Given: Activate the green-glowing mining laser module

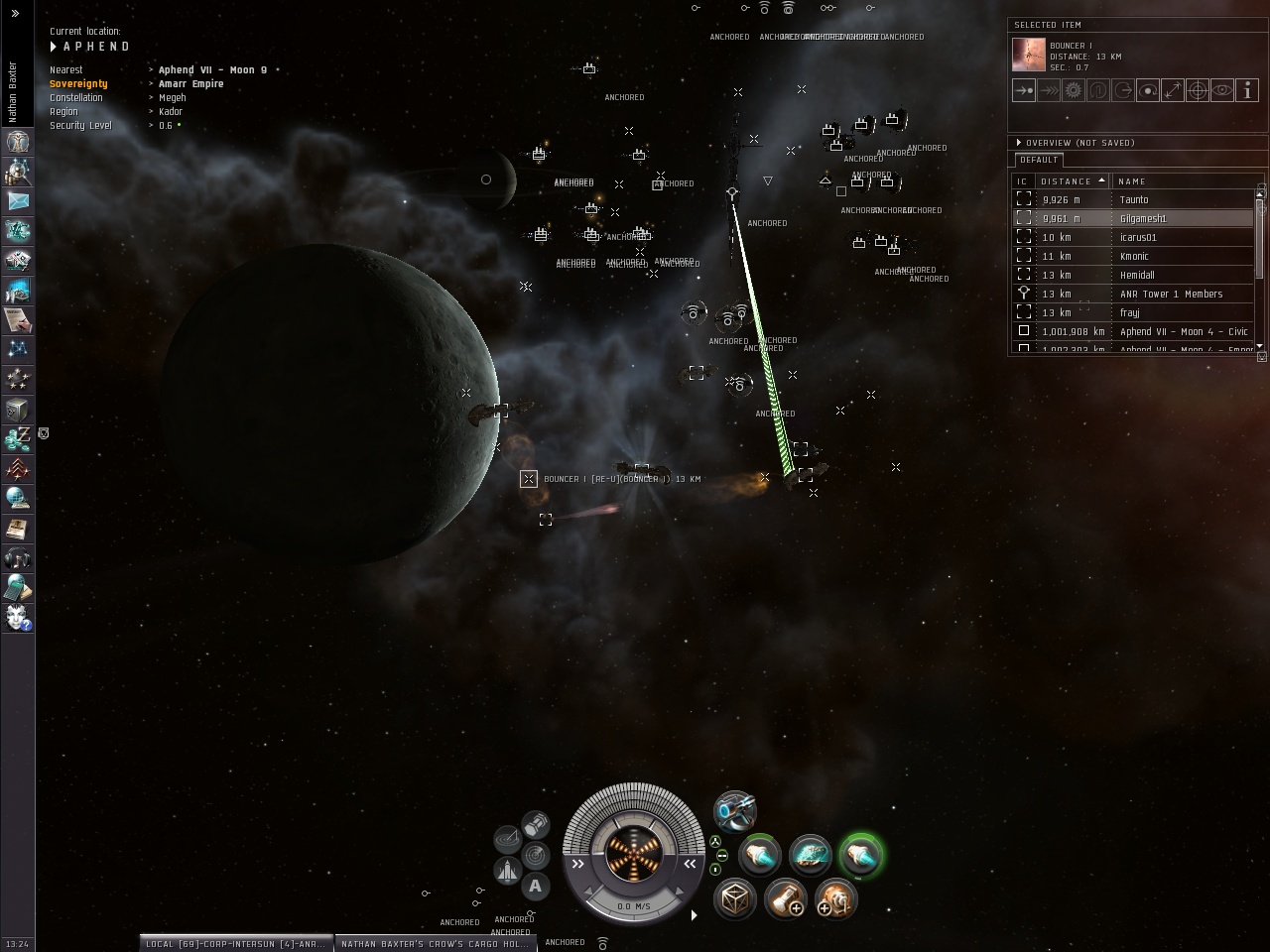Looking at the screenshot, I should (x=859, y=855).
